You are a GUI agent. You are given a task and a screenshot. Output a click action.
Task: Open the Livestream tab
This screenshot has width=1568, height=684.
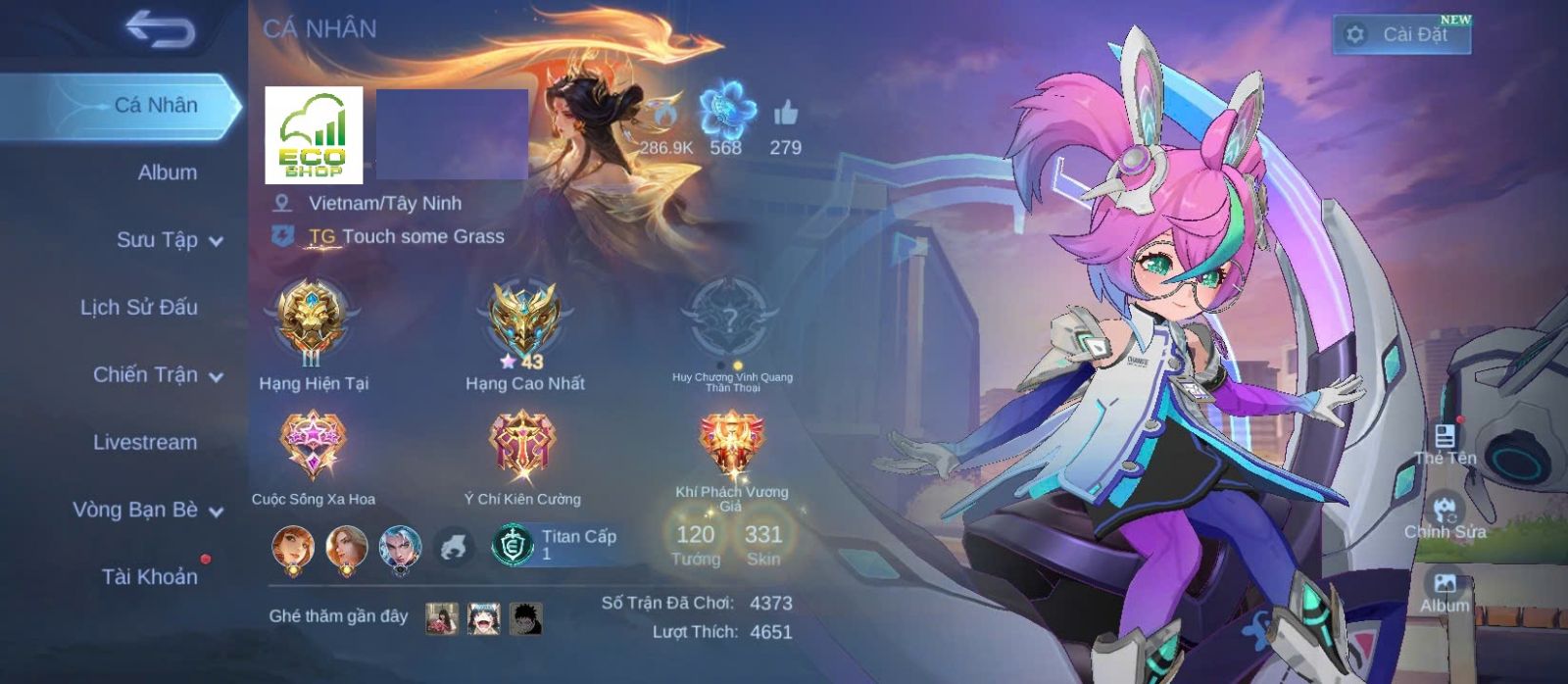(x=145, y=442)
